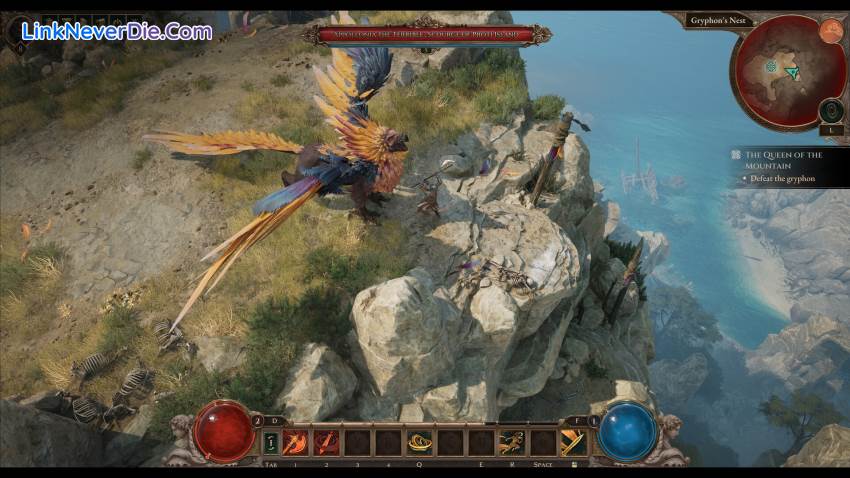Activate the axe swing skill

295,441
